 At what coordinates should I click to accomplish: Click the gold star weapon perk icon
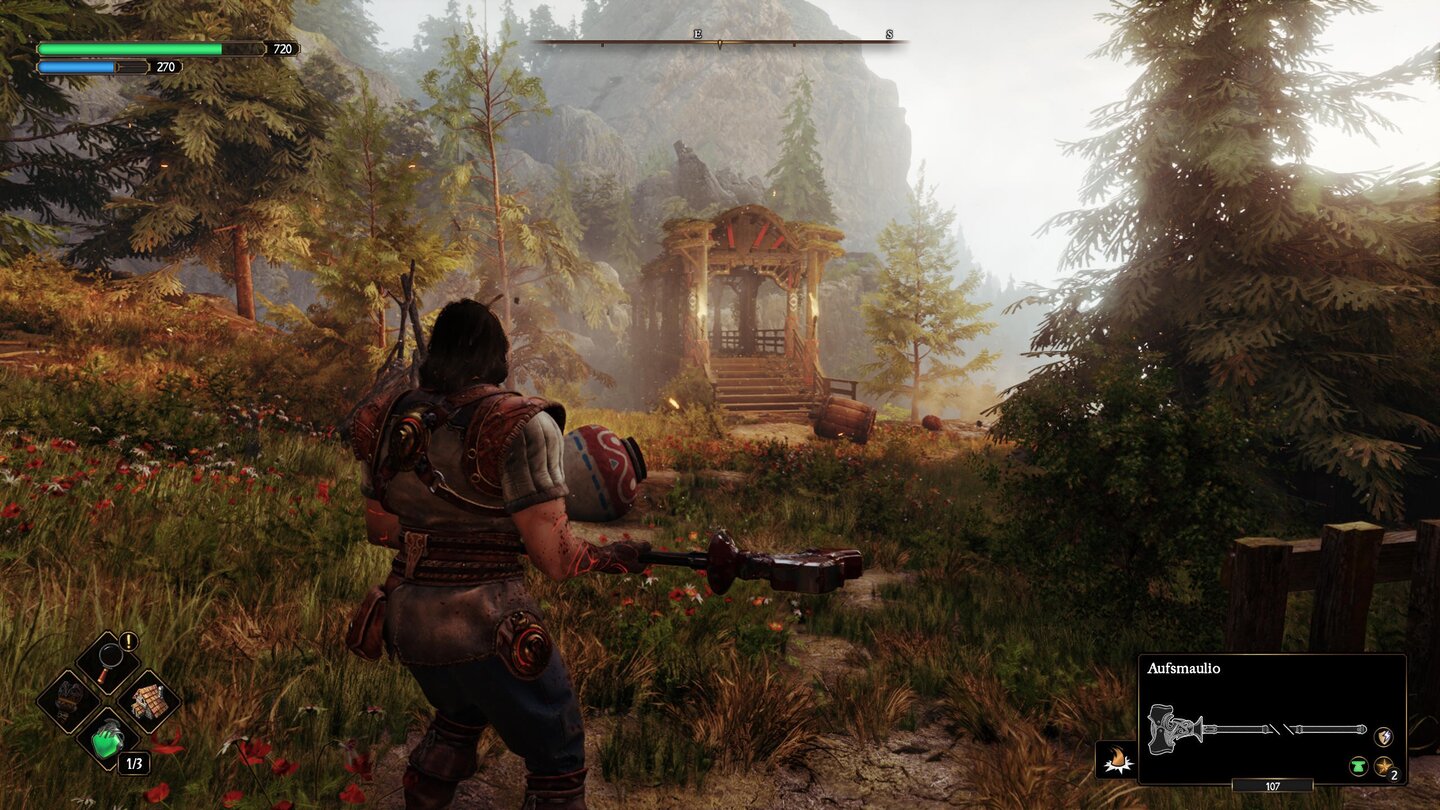[1383, 767]
